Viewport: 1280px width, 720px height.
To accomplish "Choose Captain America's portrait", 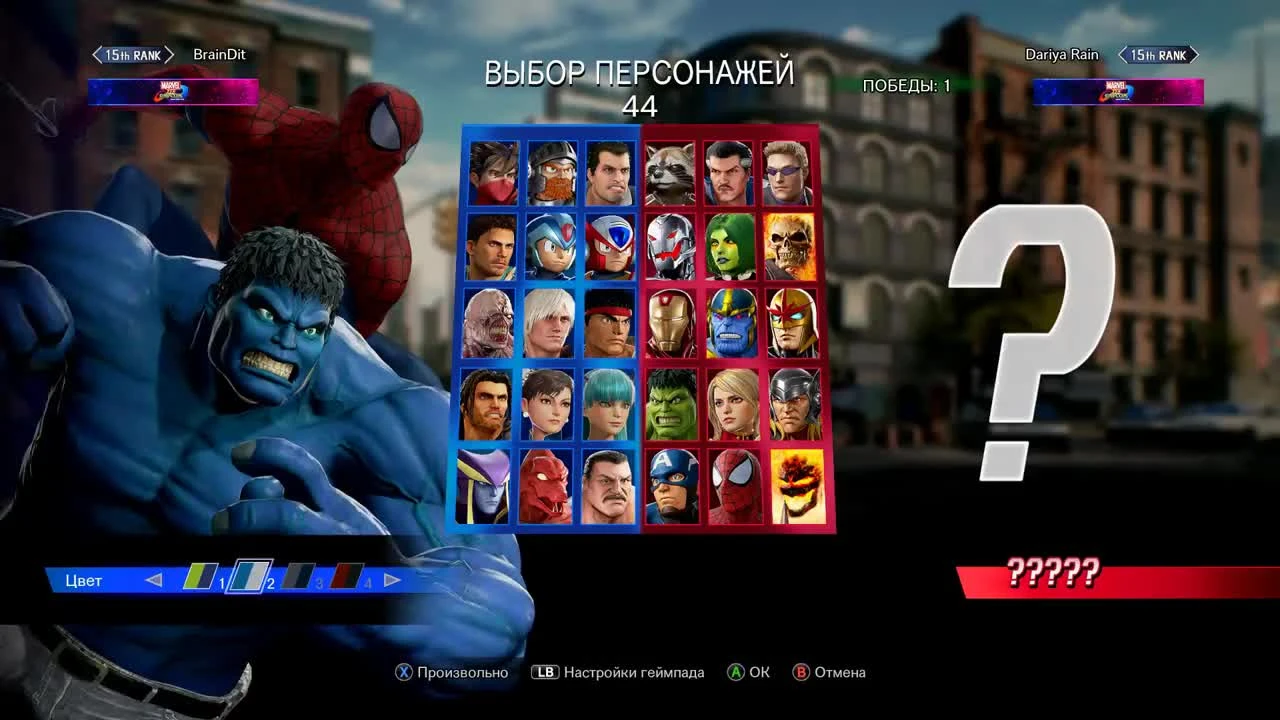I will click(x=670, y=487).
